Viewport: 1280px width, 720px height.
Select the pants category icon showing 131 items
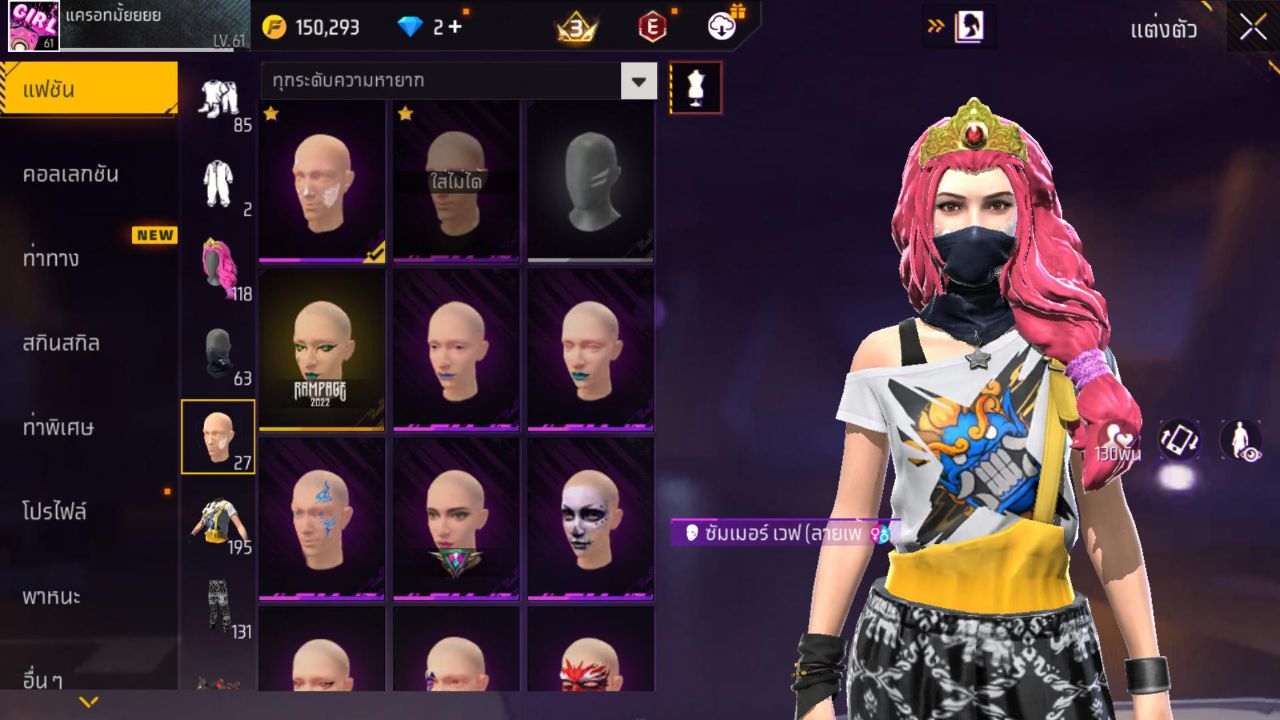(219, 607)
